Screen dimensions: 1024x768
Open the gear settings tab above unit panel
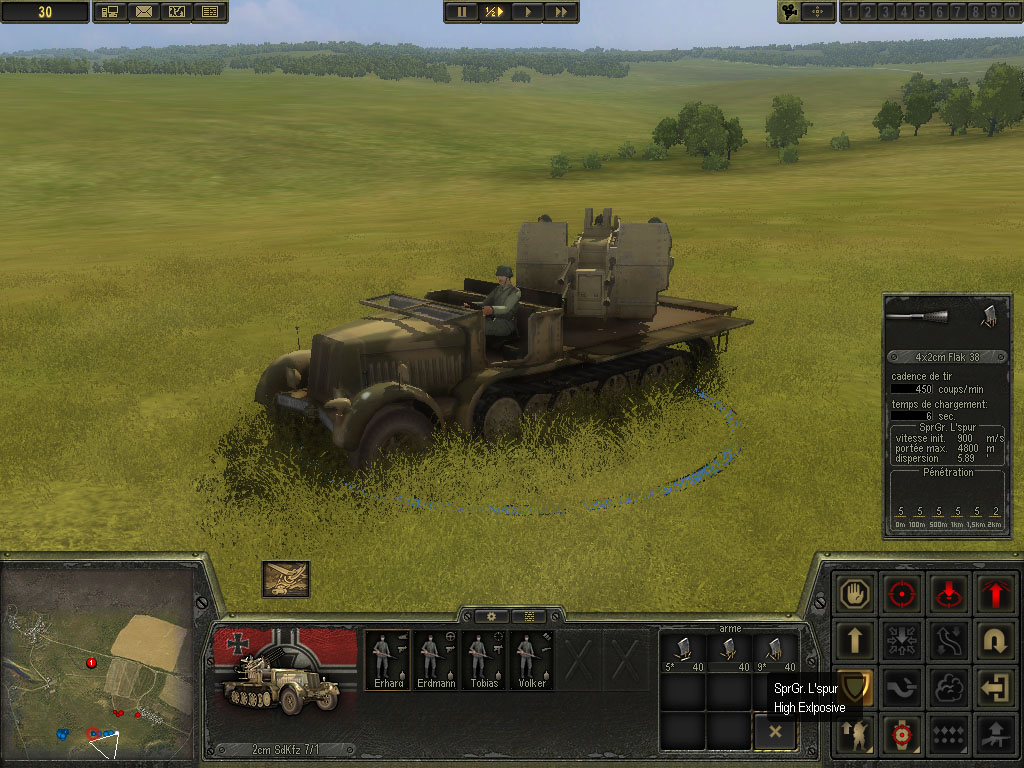[491, 617]
